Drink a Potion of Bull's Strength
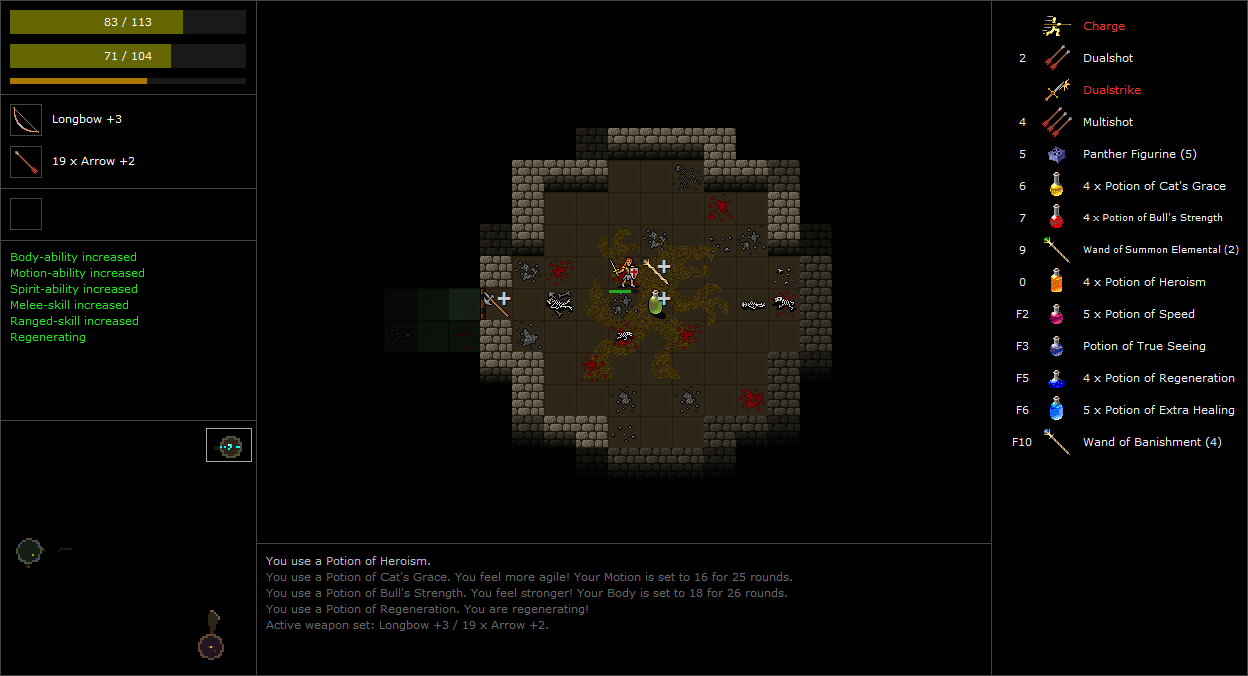The image size is (1248, 676). (1152, 218)
